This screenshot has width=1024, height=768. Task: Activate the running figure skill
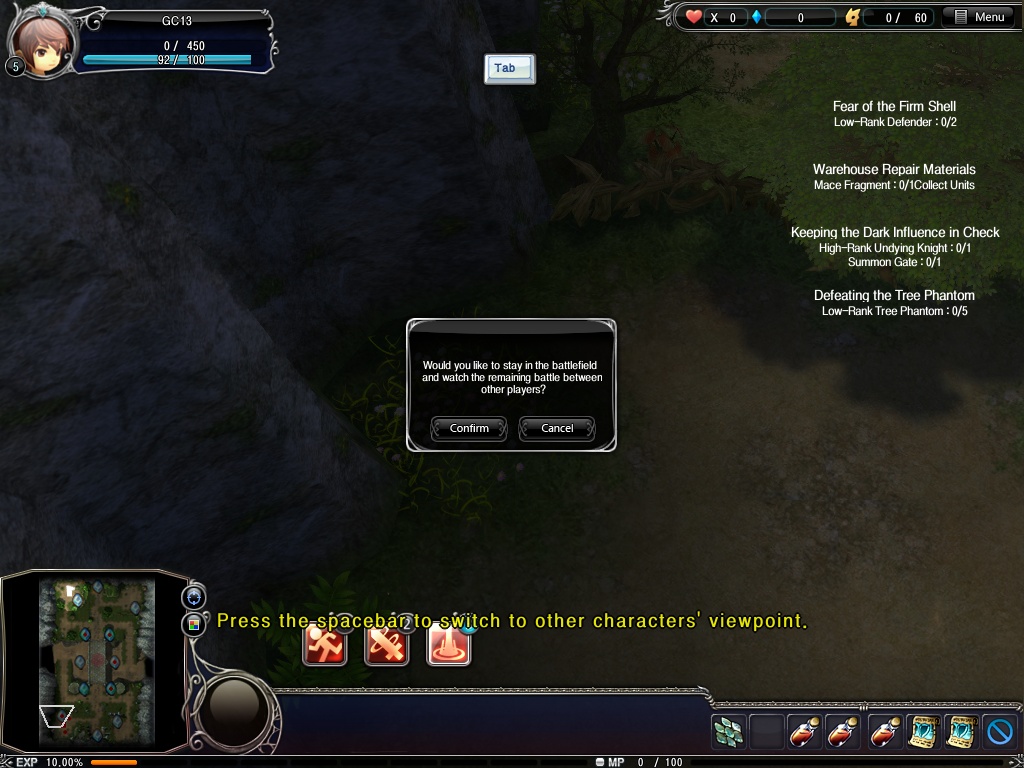(x=325, y=643)
